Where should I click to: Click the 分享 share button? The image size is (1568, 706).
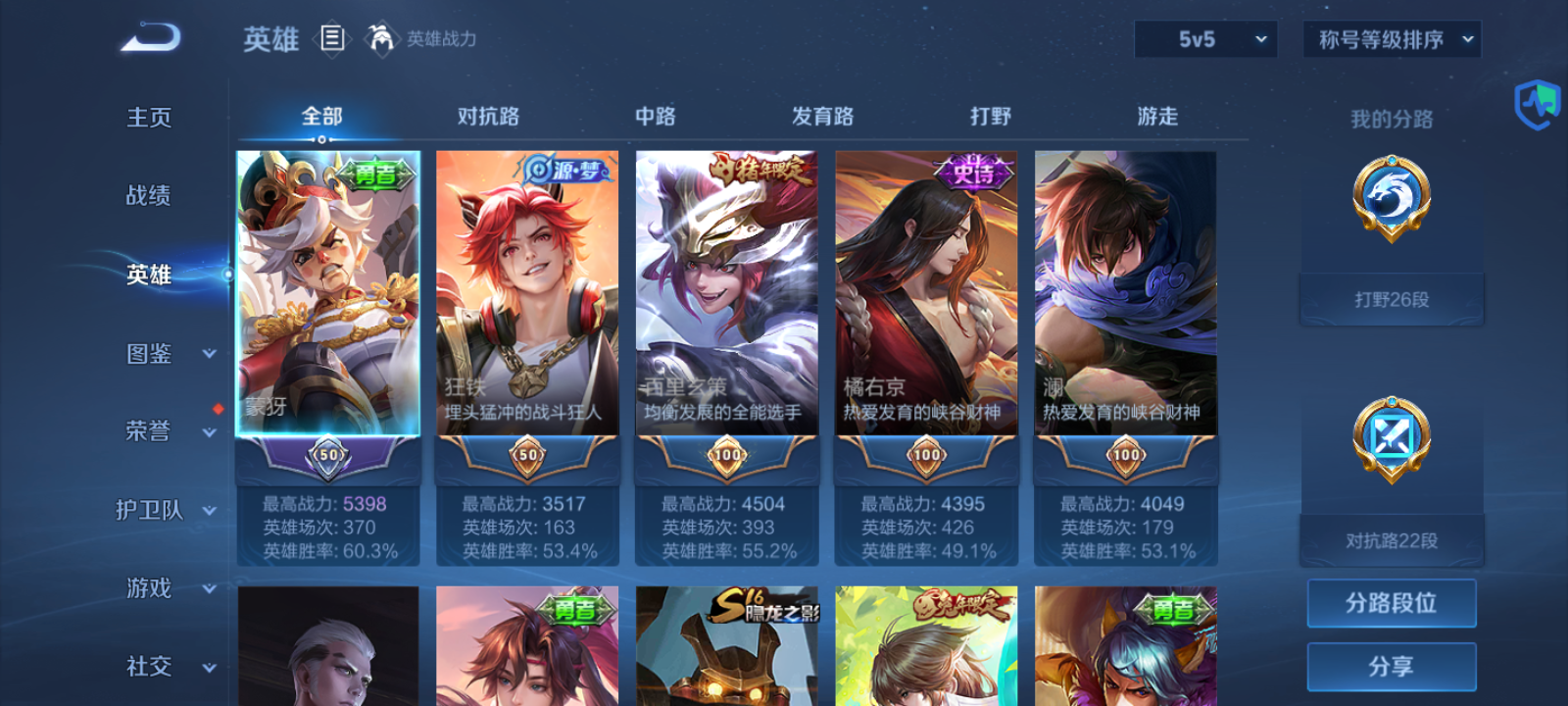[1391, 665]
